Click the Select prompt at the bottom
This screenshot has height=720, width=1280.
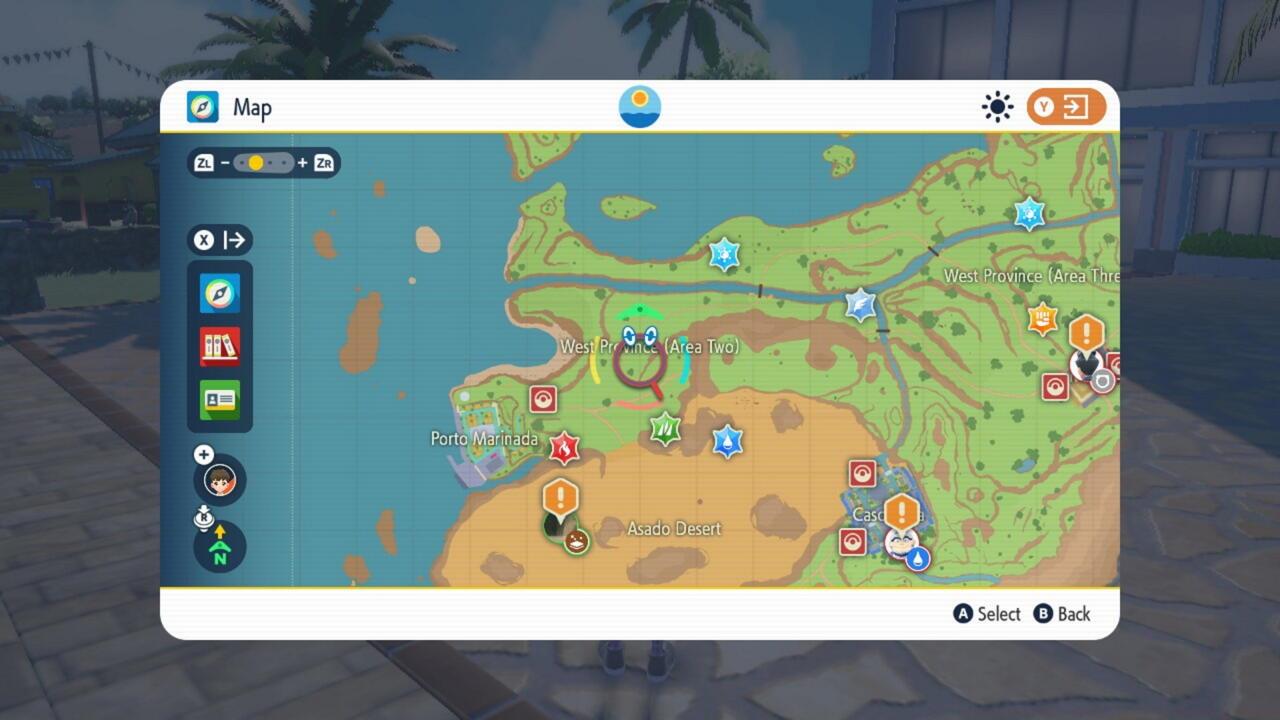pos(987,614)
